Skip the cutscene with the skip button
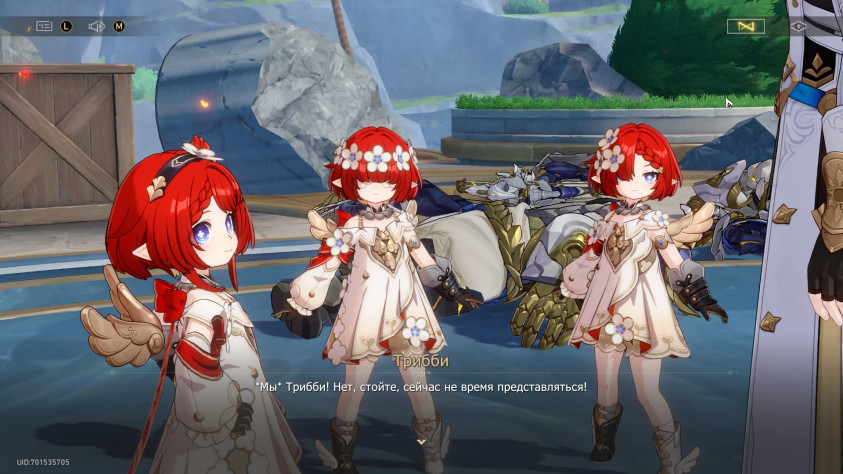843x474 pixels. tap(745, 27)
